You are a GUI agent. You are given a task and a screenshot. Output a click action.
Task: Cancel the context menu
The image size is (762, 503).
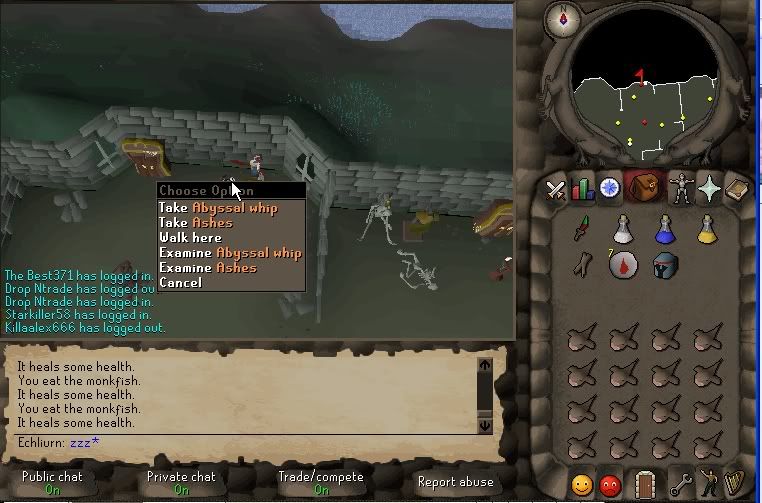click(180, 283)
